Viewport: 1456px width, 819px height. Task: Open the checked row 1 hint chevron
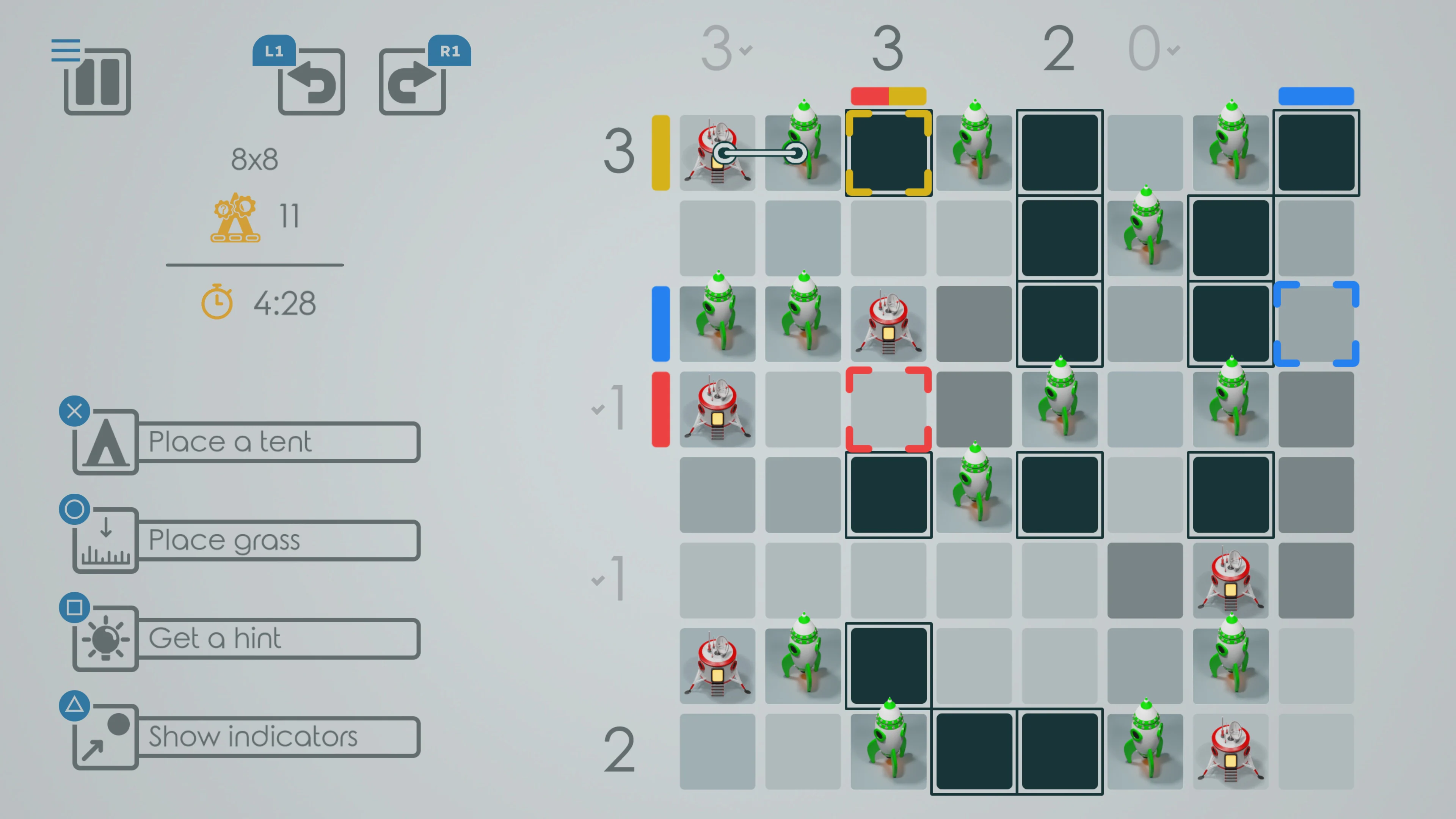(598, 409)
